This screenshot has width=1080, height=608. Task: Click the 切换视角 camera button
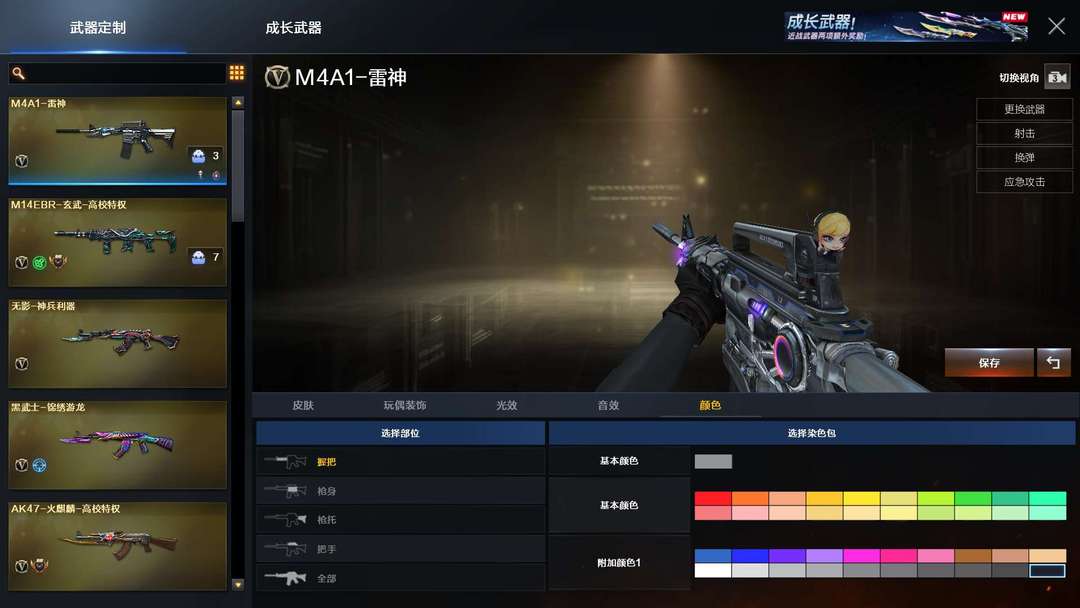click(1057, 77)
